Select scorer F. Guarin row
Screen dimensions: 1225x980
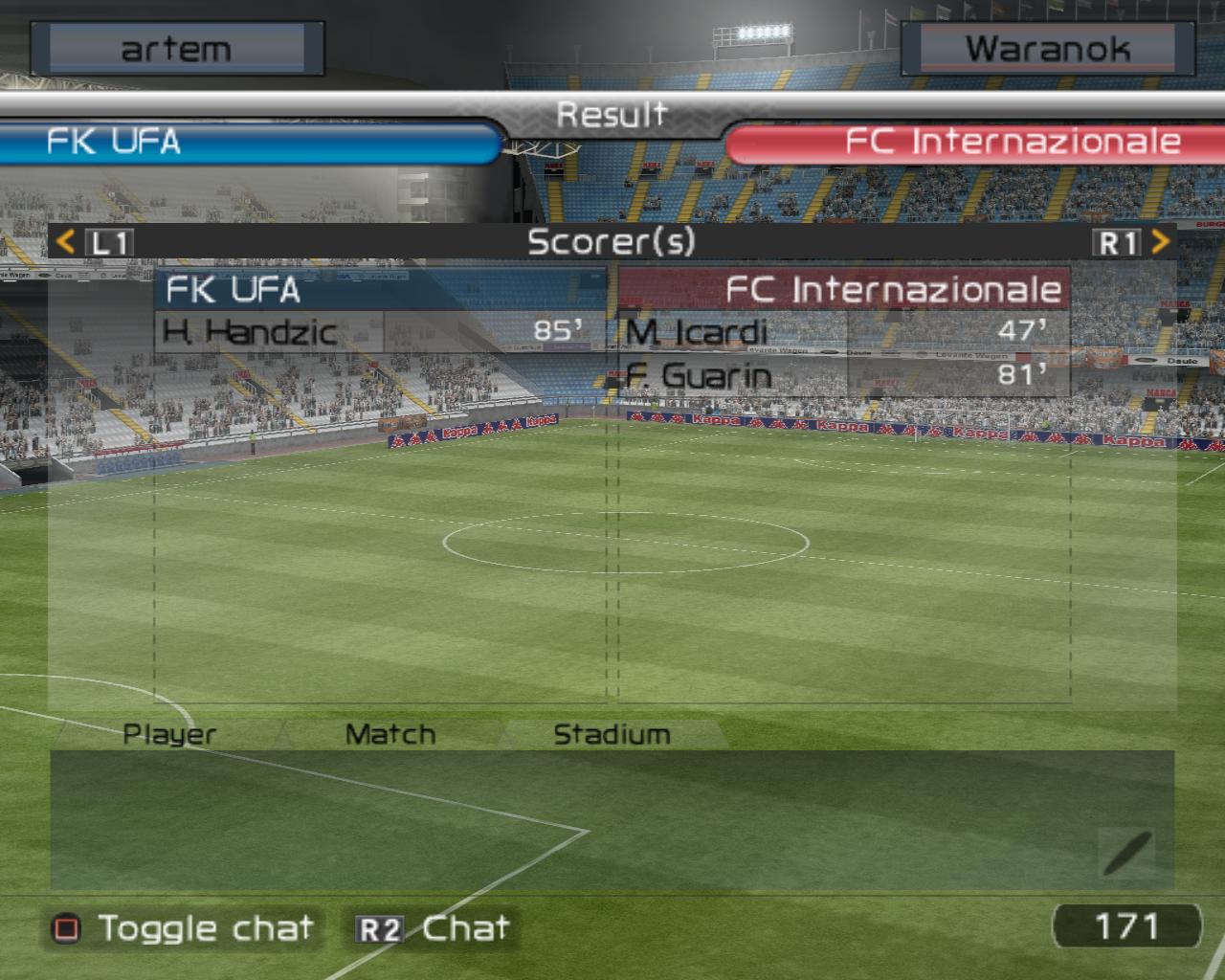(843, 374)
